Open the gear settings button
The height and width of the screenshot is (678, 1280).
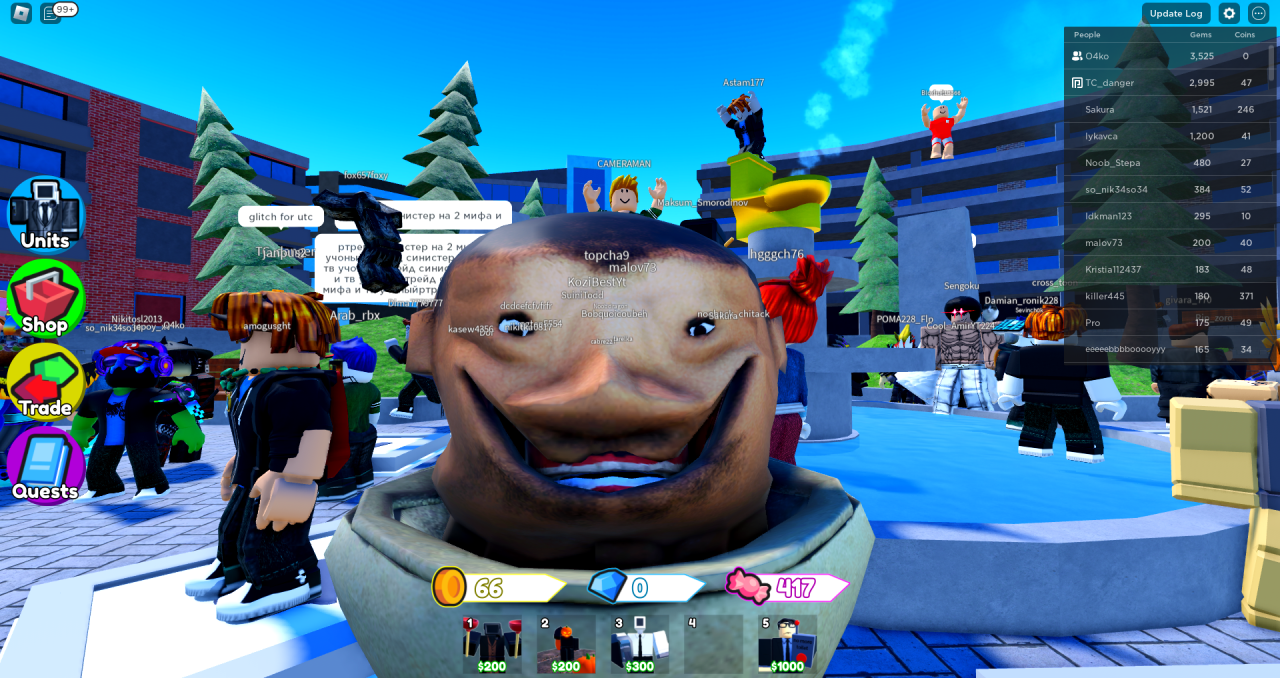coord(1229,13)
